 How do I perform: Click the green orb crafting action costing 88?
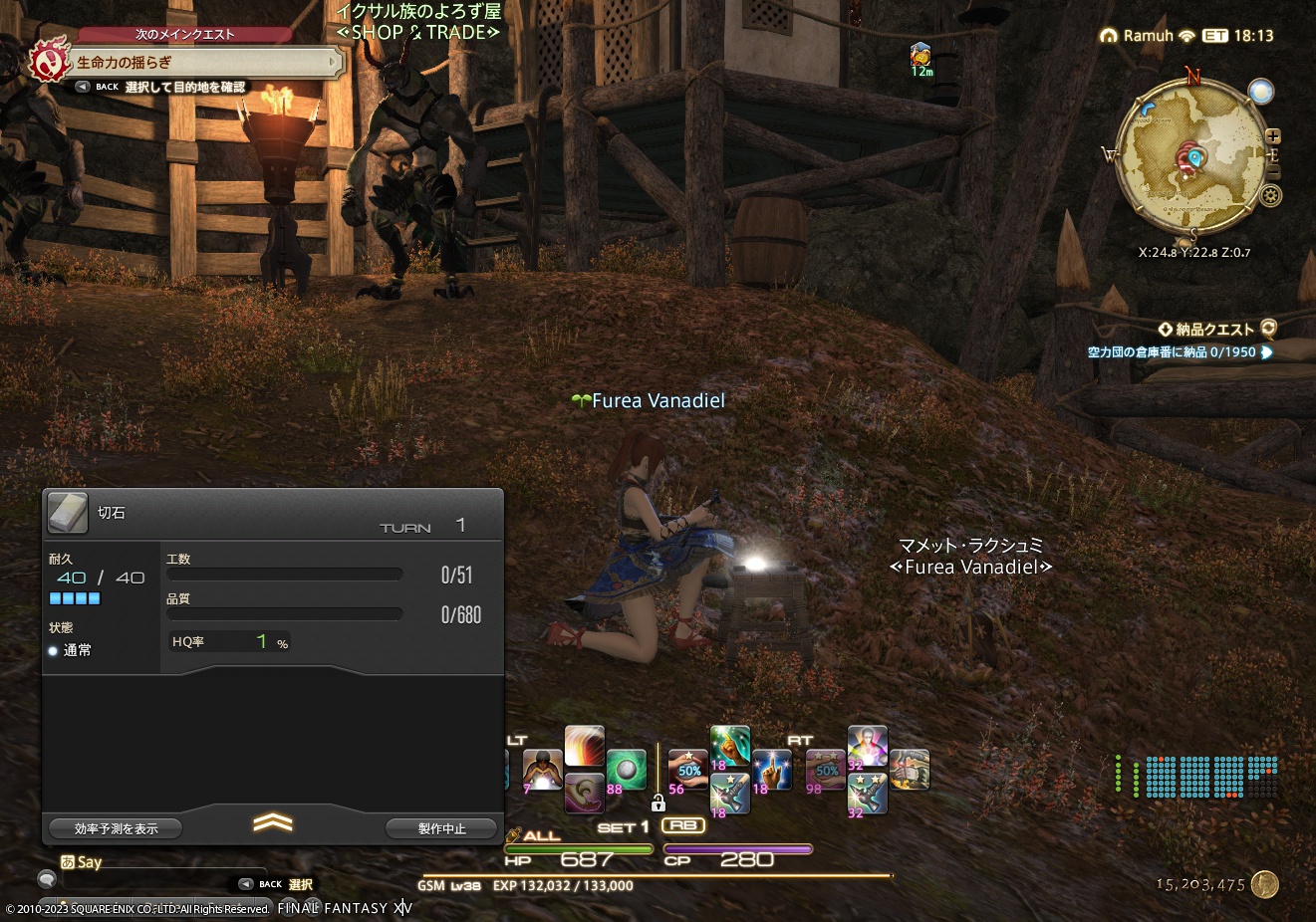click(628, 769)
